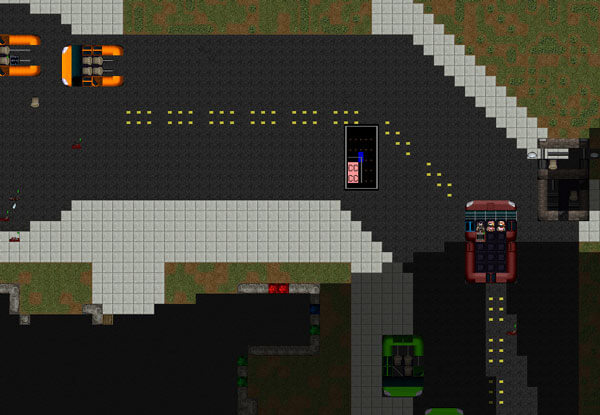
Task: Click the black bordered panel with pink blocks
Action: tap(361, 157)
